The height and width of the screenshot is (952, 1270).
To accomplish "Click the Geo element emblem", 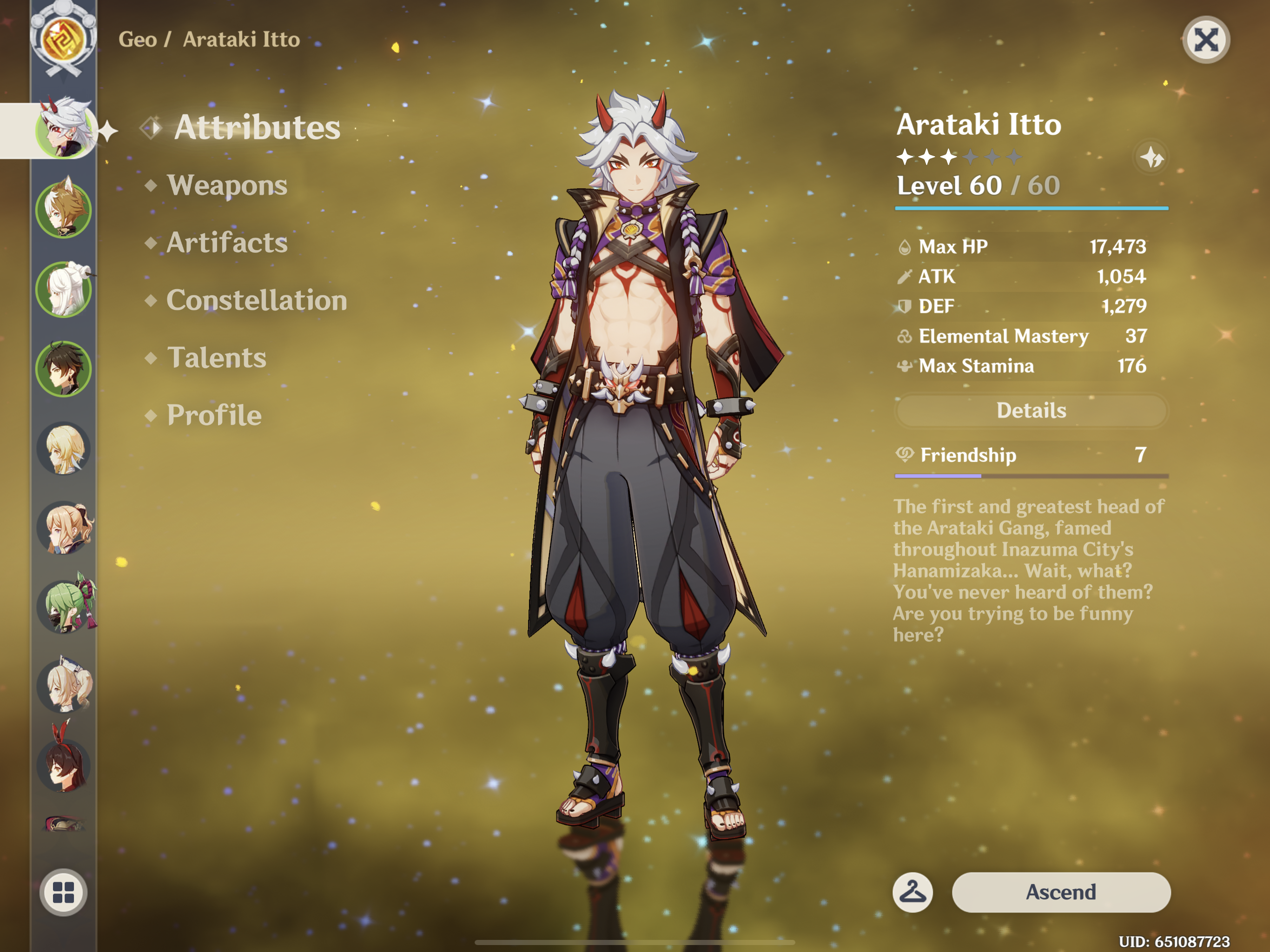I will [63, 39].
